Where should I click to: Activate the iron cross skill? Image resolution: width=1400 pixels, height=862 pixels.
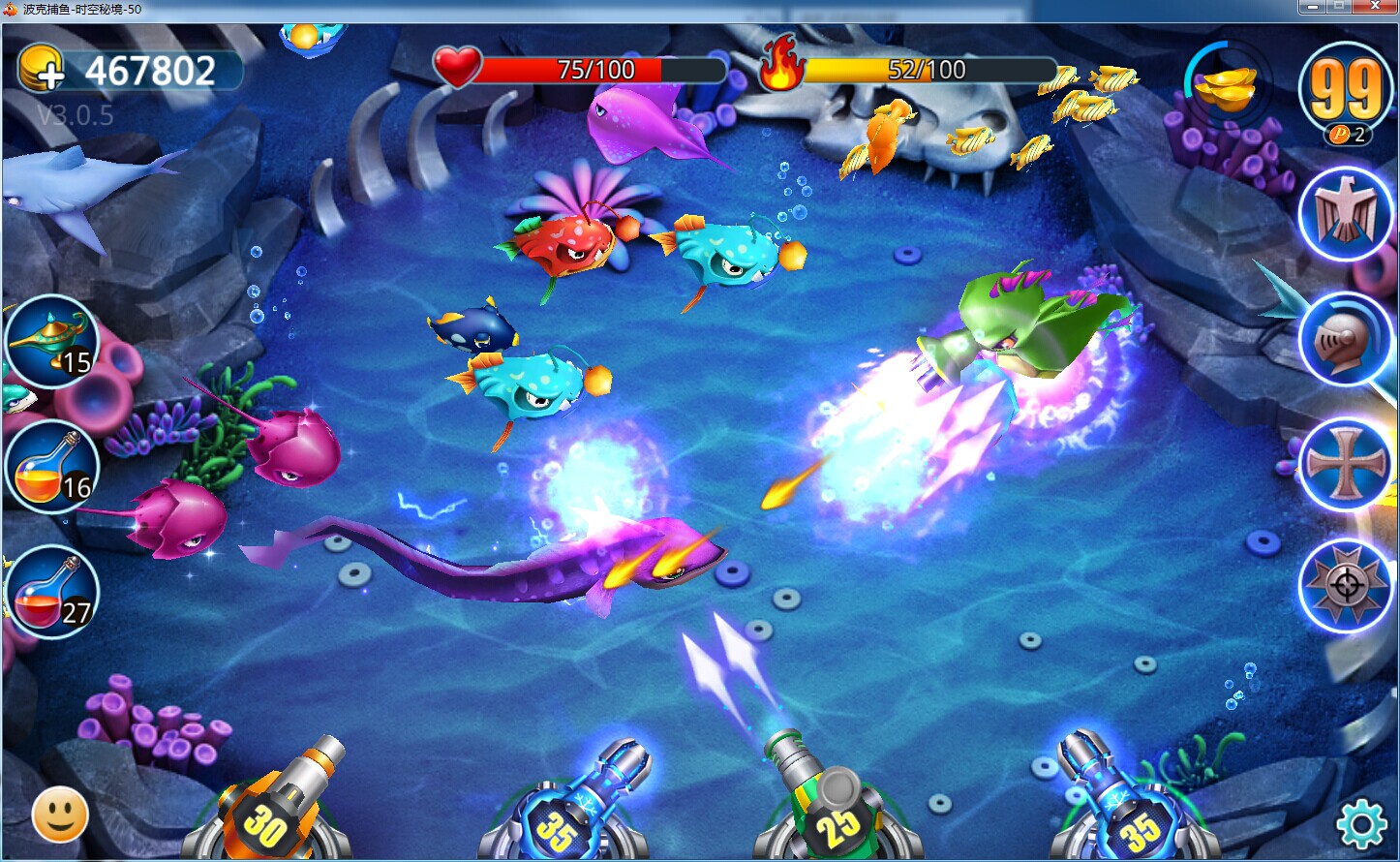(1345, 463)
